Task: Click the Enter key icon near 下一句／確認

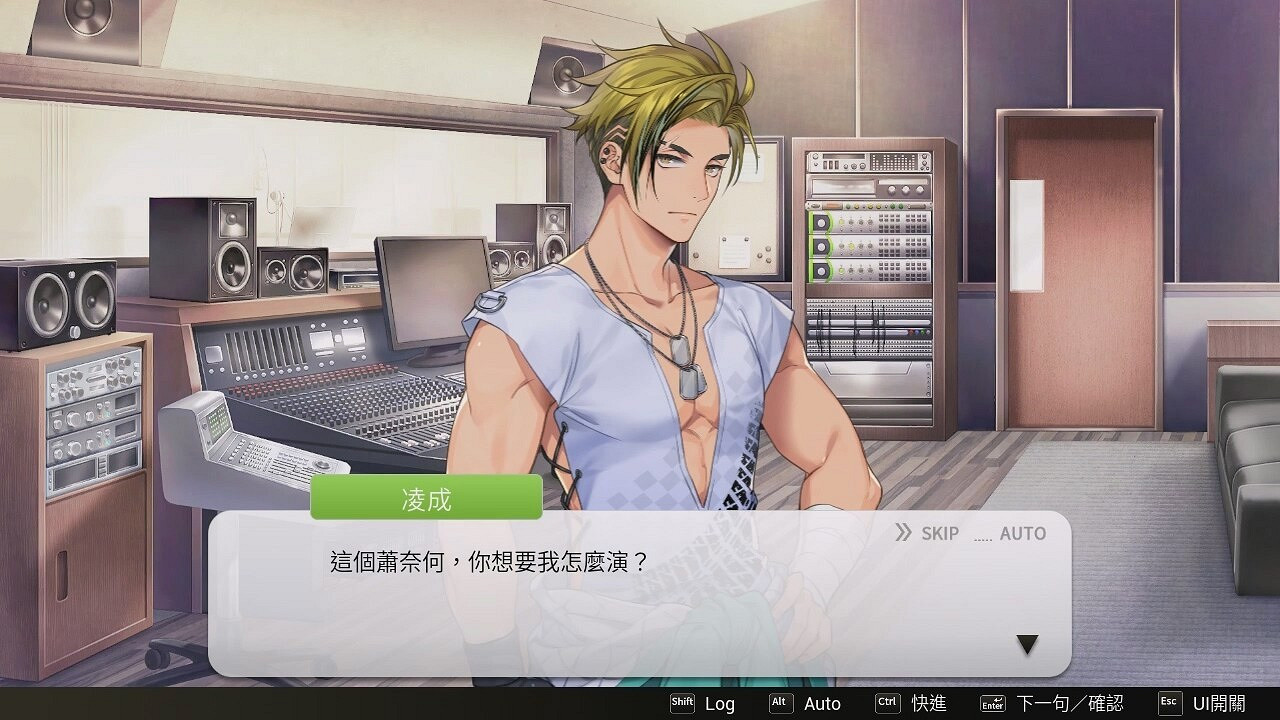Action: click(x=994, y=703)
